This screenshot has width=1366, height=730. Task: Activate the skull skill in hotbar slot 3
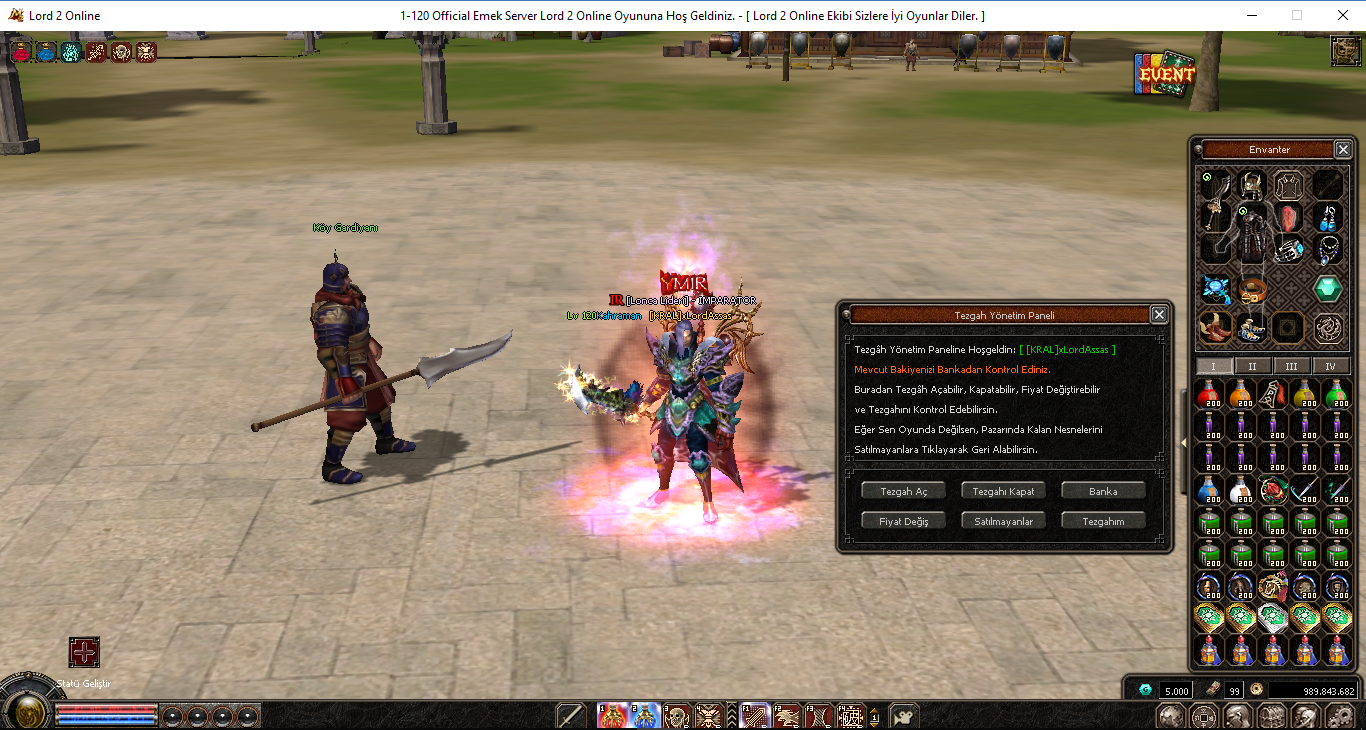point(677,716)
